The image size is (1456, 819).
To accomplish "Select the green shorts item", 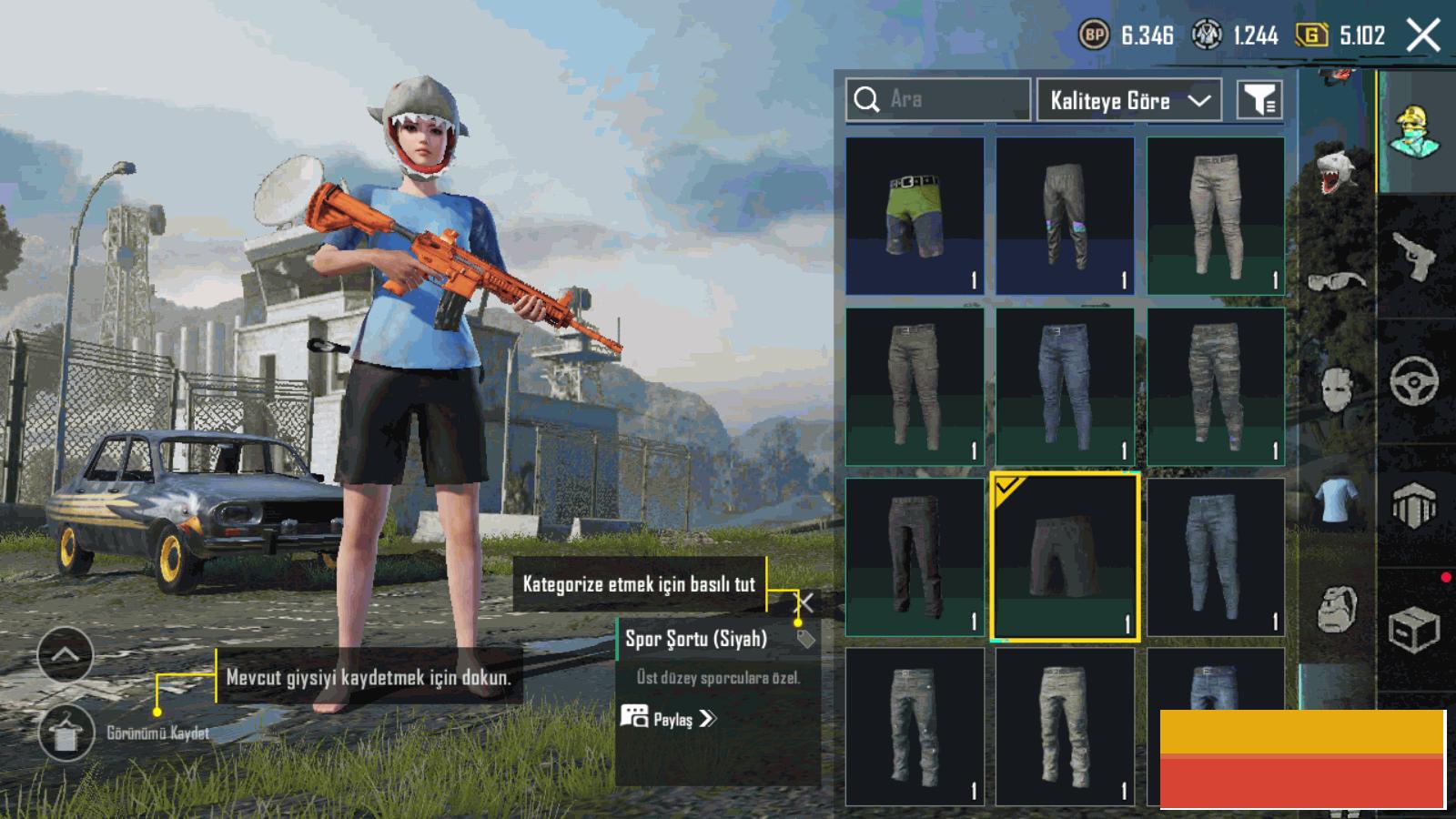I will 915,216.
